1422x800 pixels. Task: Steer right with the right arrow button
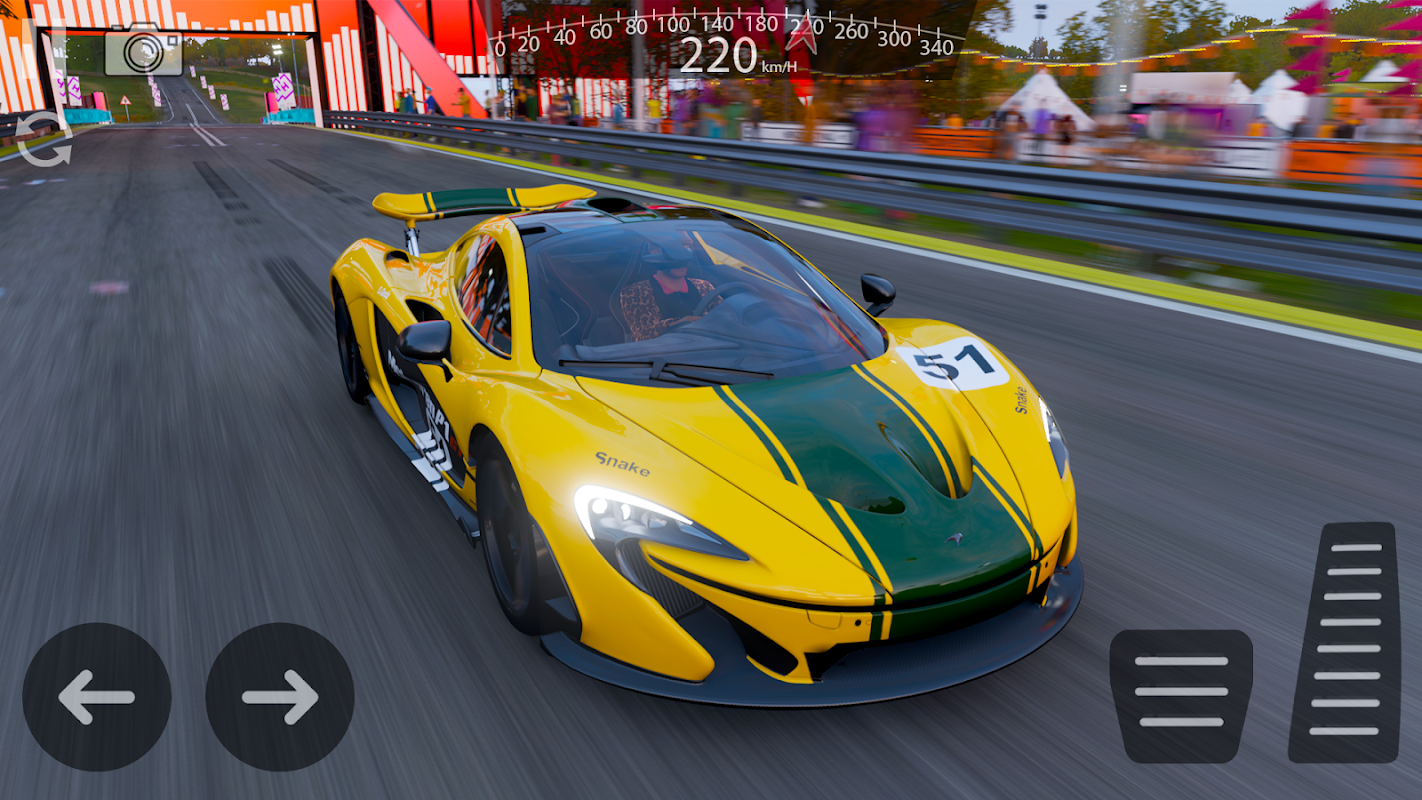(280, 697)
